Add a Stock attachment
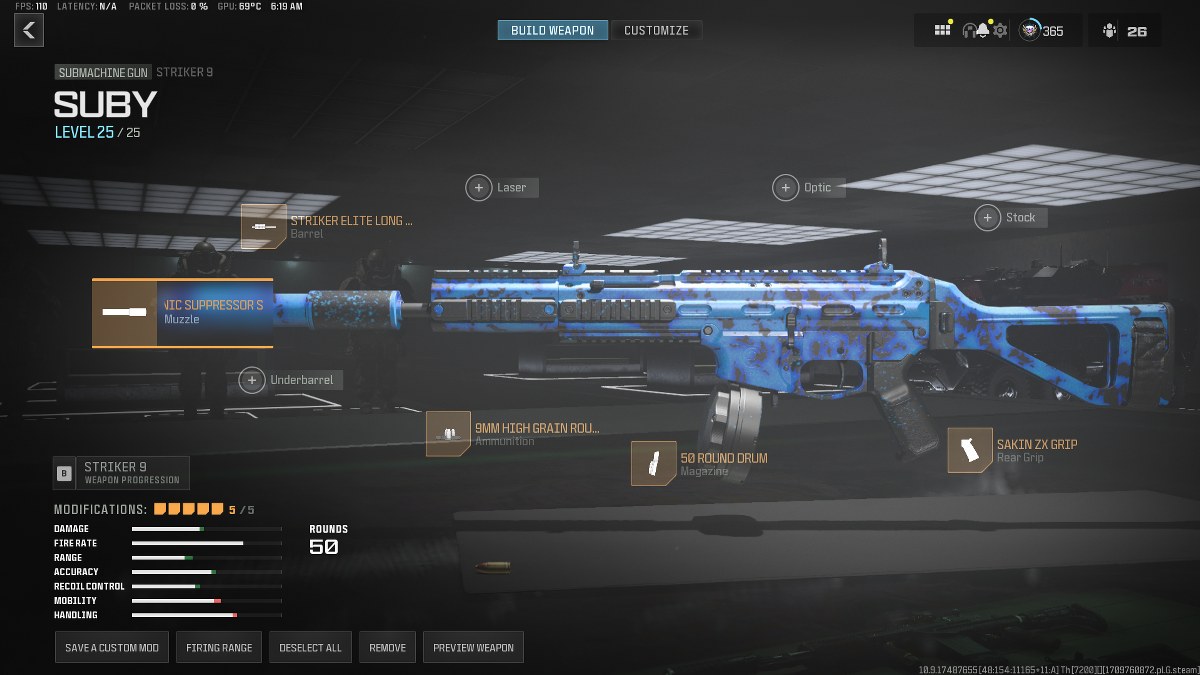 pos(988,217)
